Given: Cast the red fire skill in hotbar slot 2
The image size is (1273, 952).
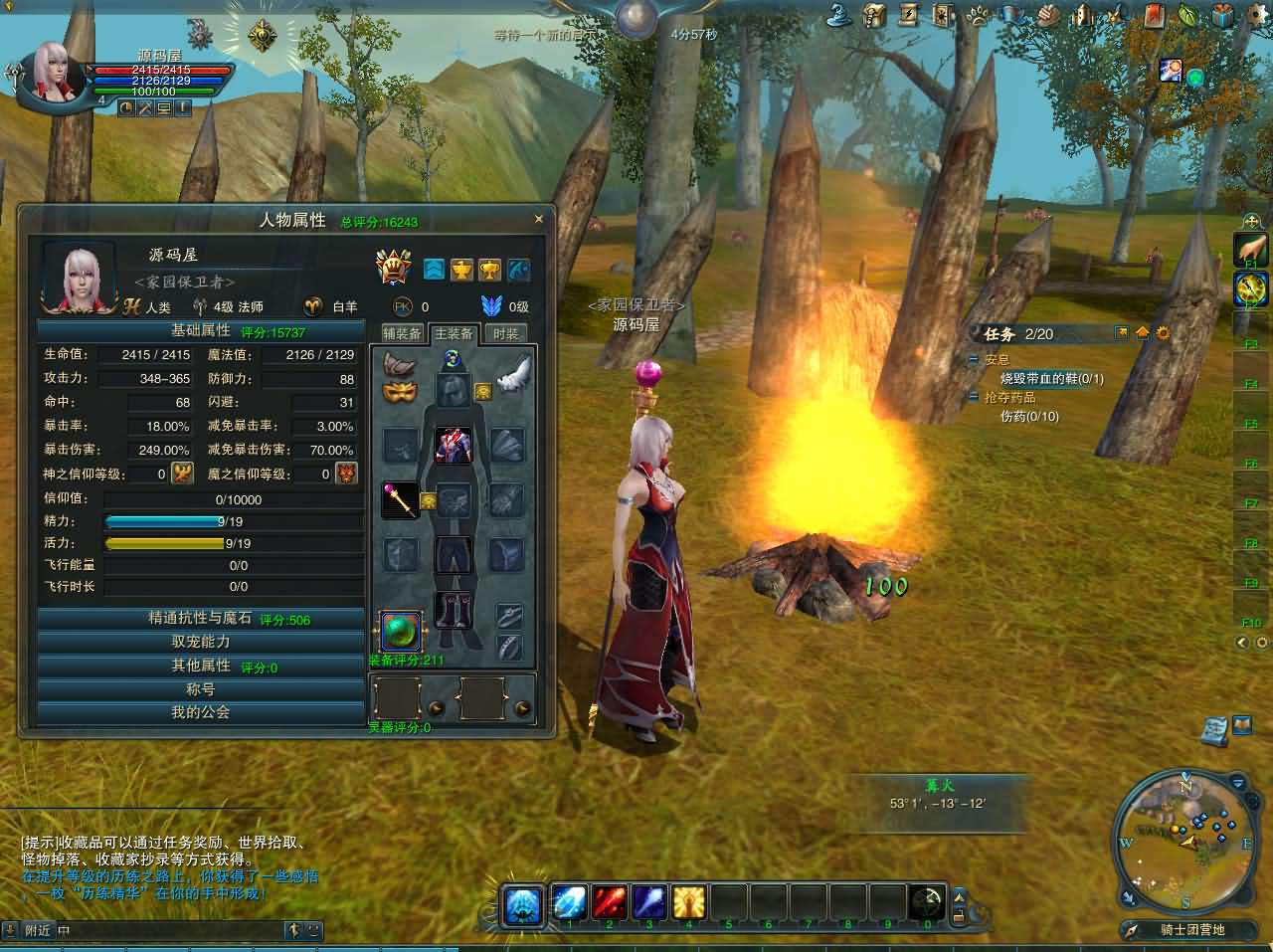Looking at the screenshot, I should coord(609,902).
